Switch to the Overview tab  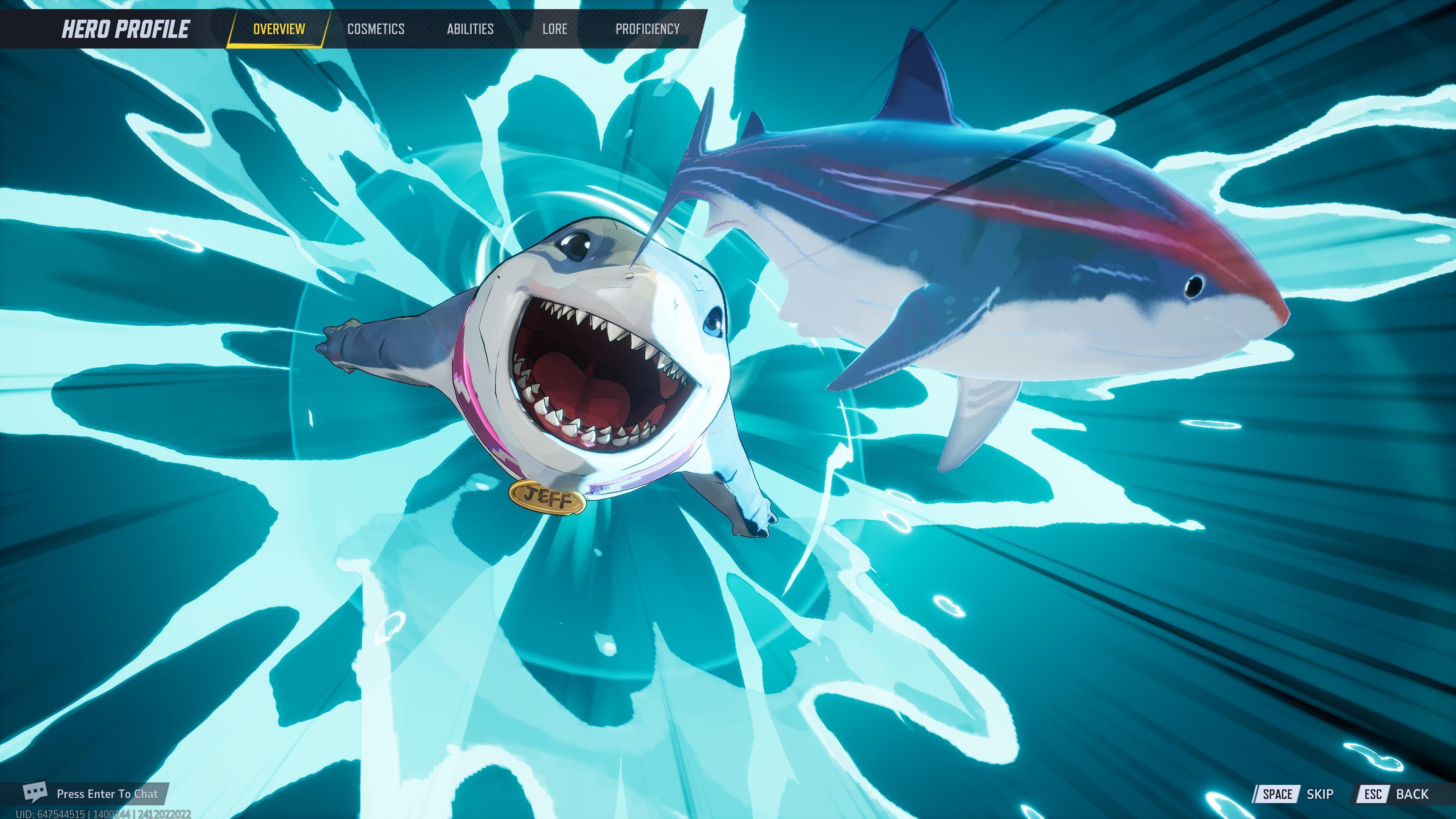pyautogui.click(x=279, y=29)
